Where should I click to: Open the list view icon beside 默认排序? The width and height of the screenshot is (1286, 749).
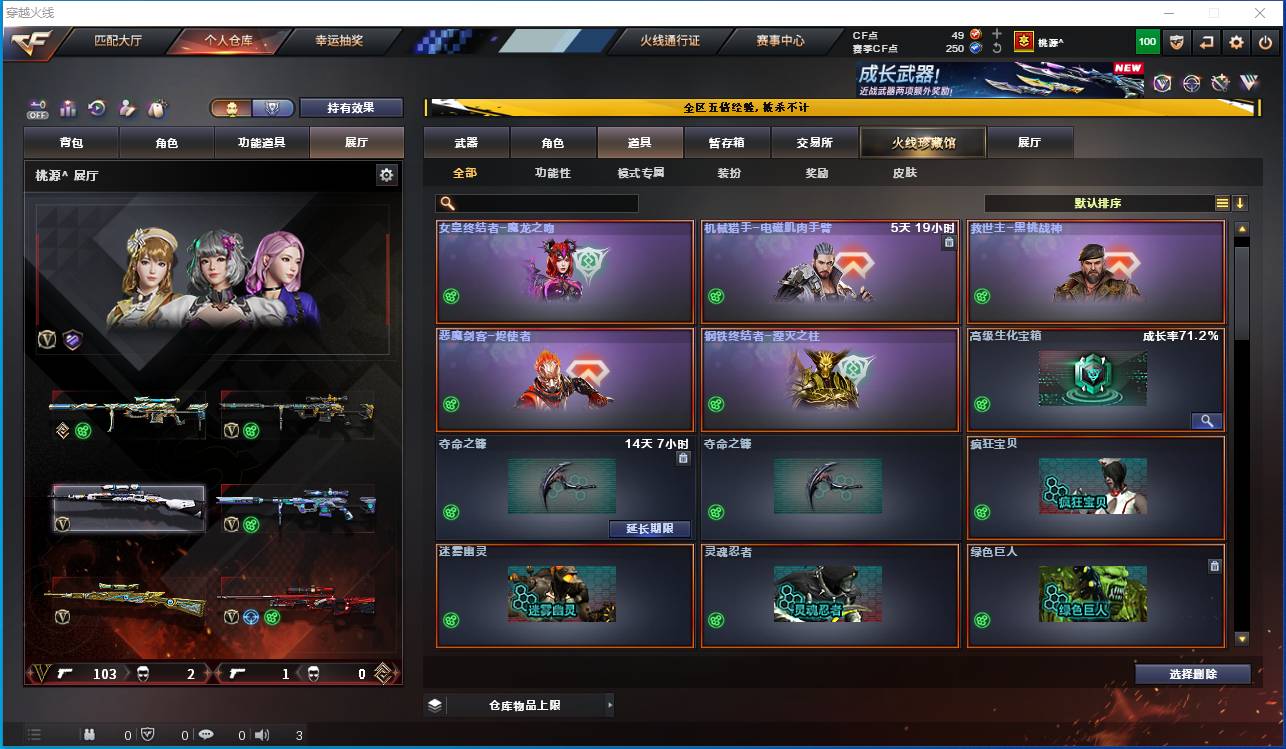tap(1221, 202)
